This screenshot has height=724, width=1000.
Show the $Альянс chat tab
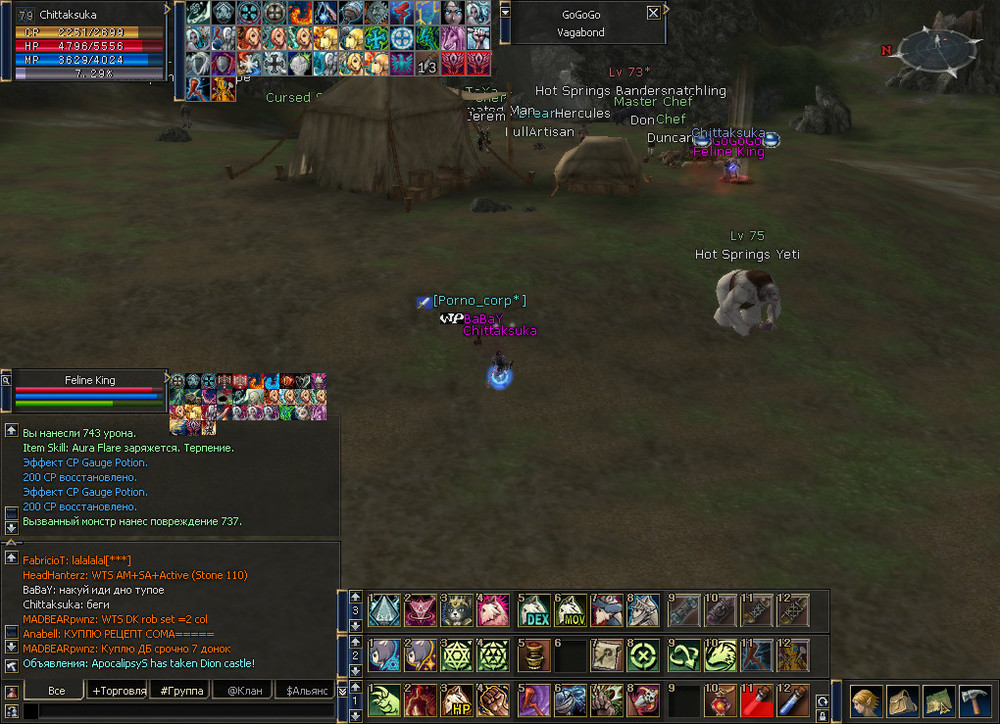307,690
